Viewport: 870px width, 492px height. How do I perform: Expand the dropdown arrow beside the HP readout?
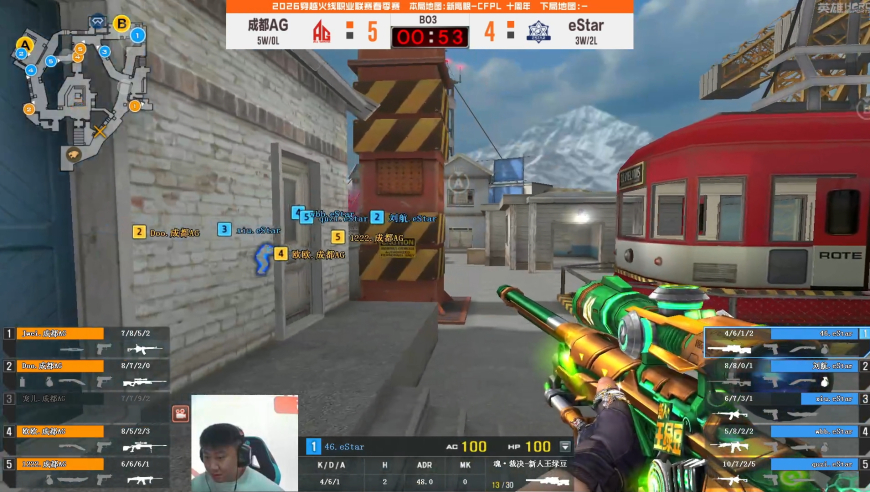tap(566, 446)
